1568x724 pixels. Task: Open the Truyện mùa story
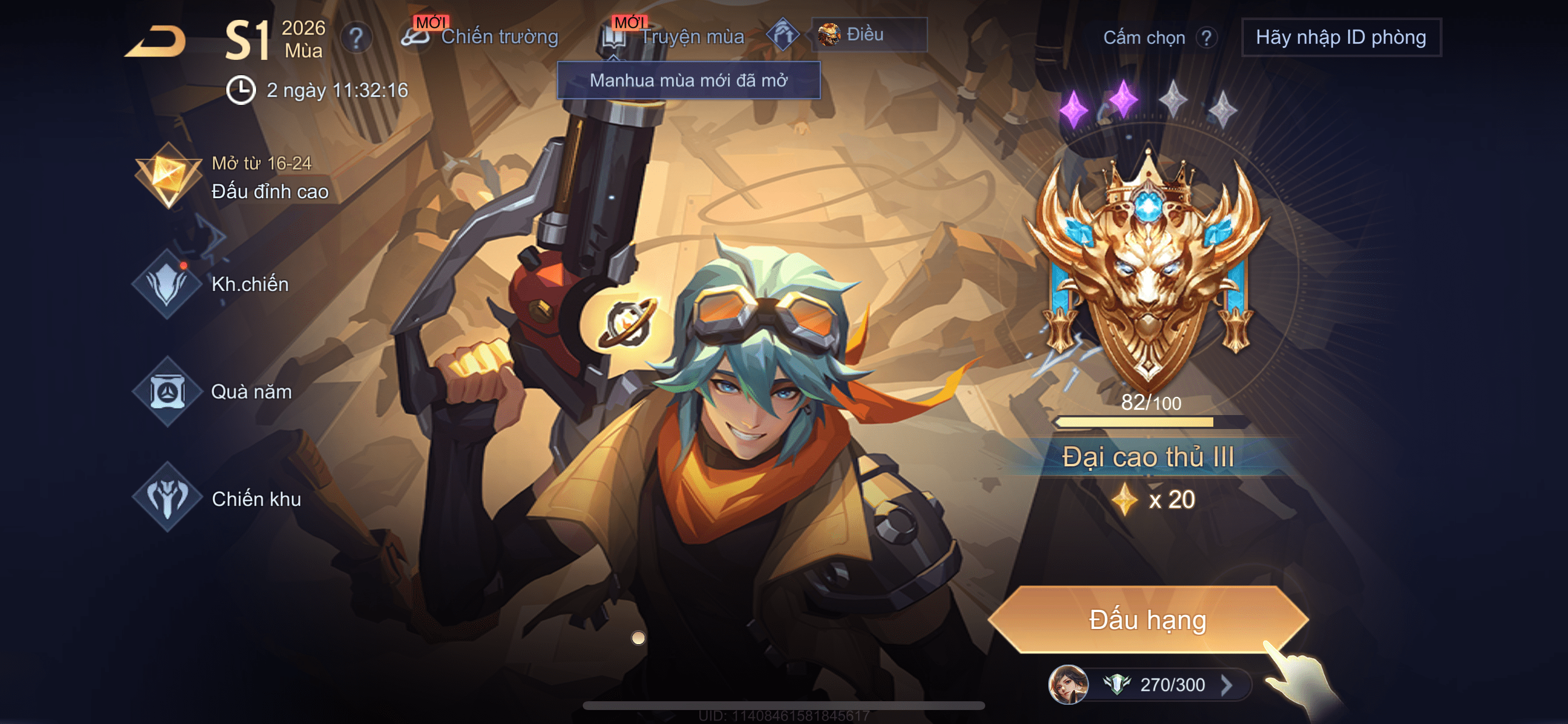tap(674, 37)
